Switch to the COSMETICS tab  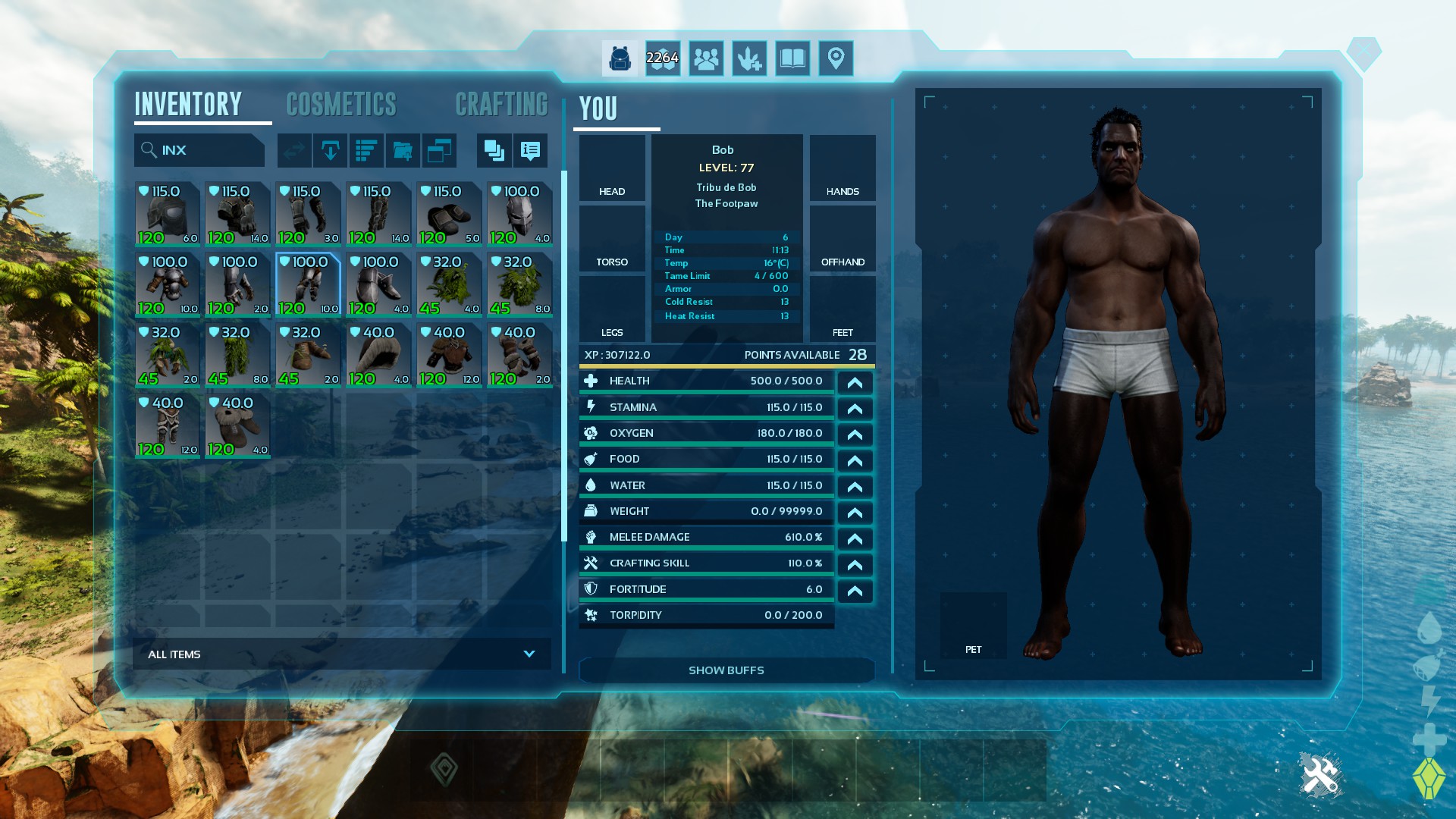pyautogui.click(x=341, y=104)
